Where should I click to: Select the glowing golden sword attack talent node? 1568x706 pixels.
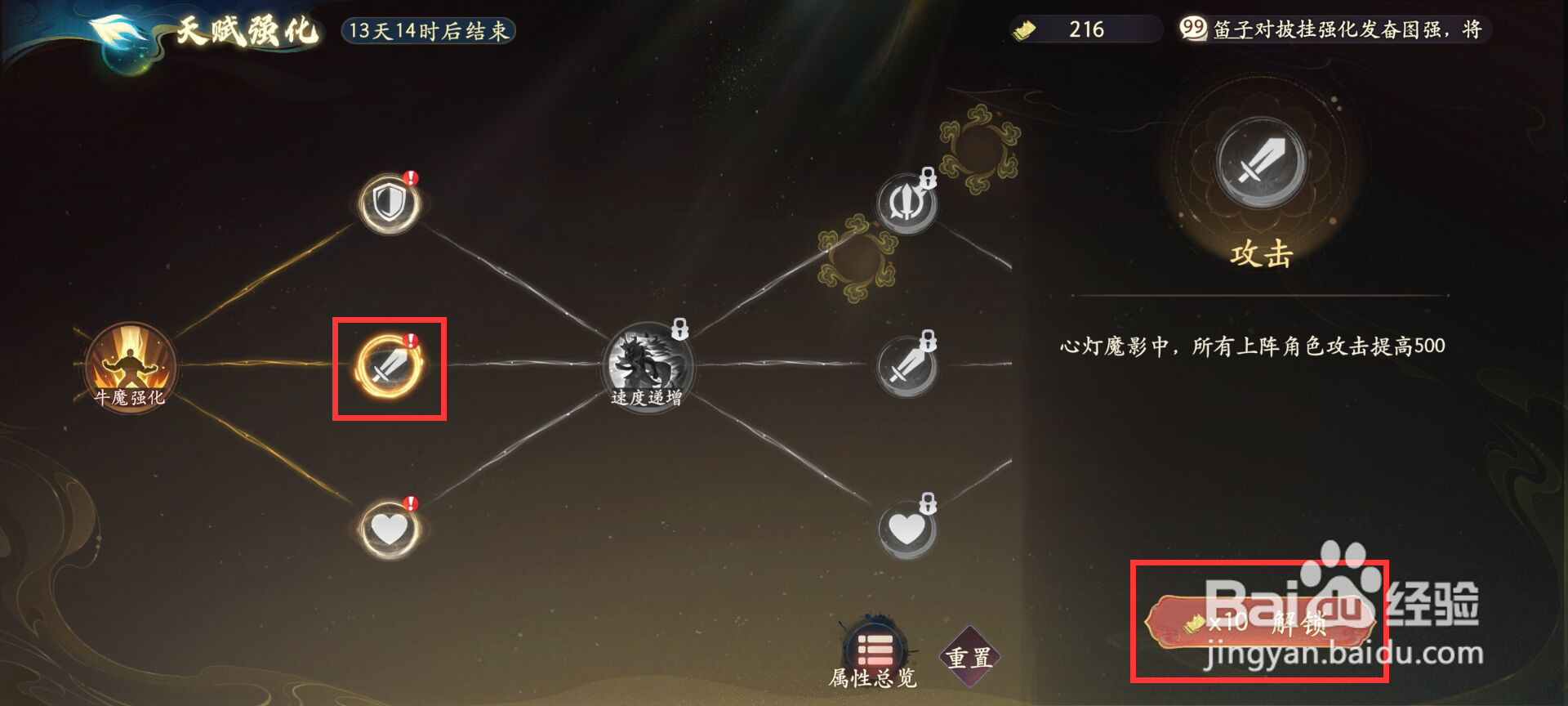point(390,368)
